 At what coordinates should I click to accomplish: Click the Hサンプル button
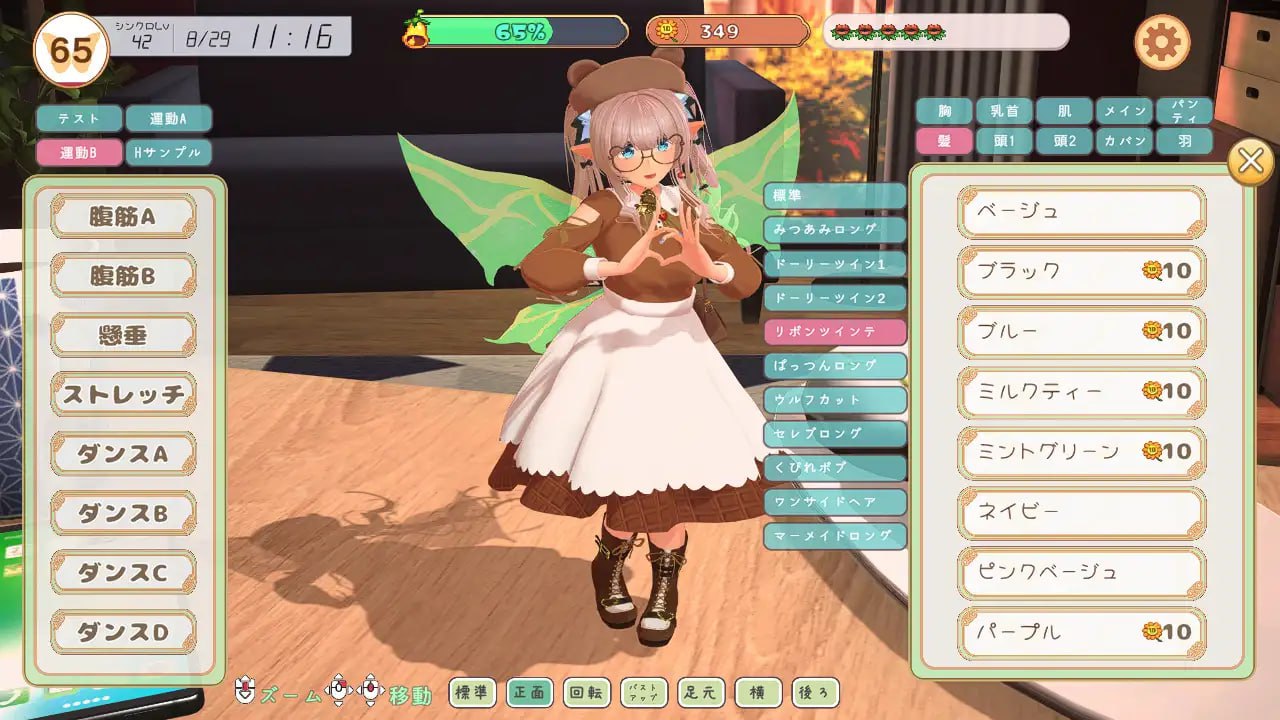(169, 152)
